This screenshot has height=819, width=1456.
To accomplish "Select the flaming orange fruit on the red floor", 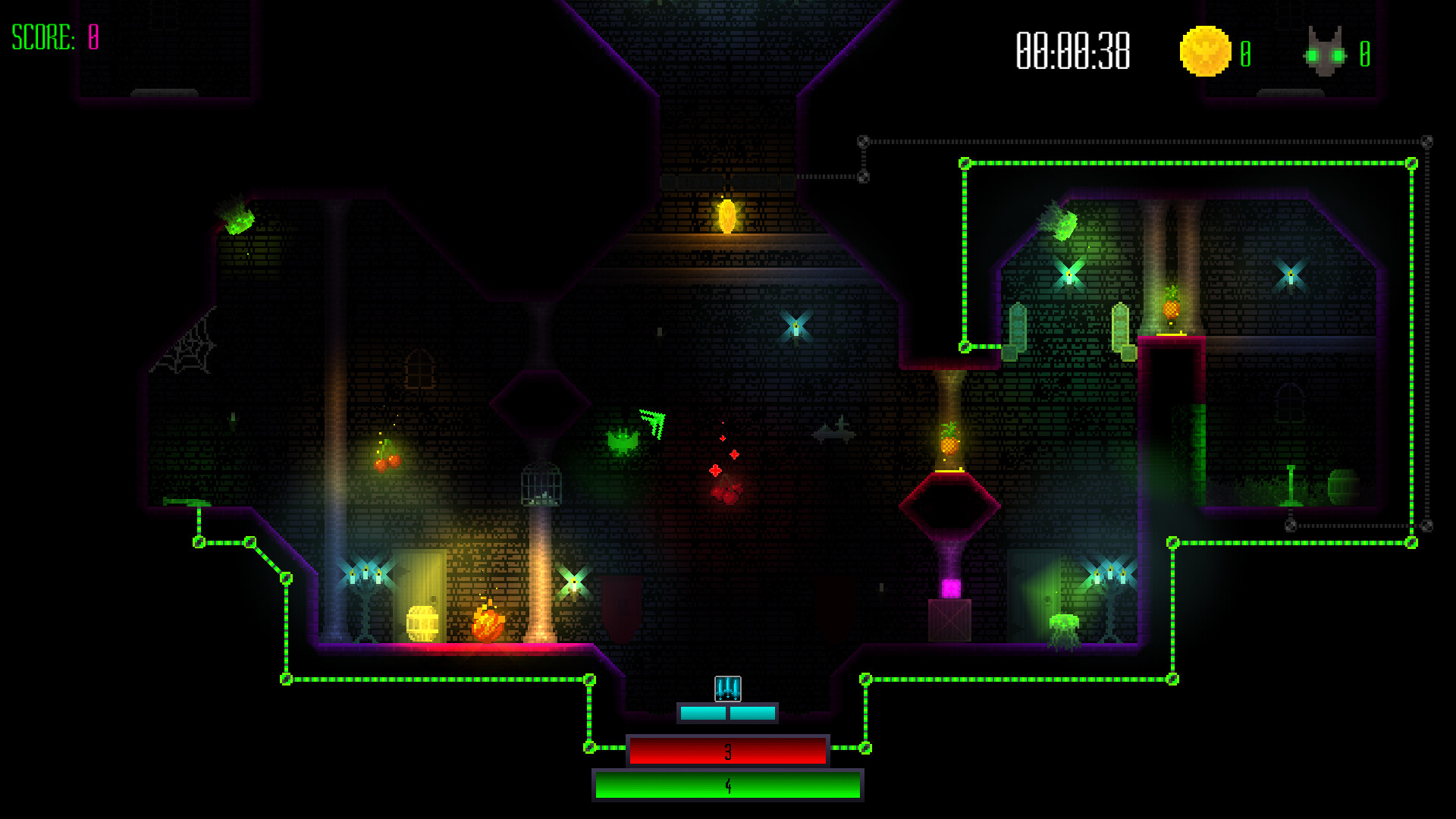I will (x=488, y=623).
